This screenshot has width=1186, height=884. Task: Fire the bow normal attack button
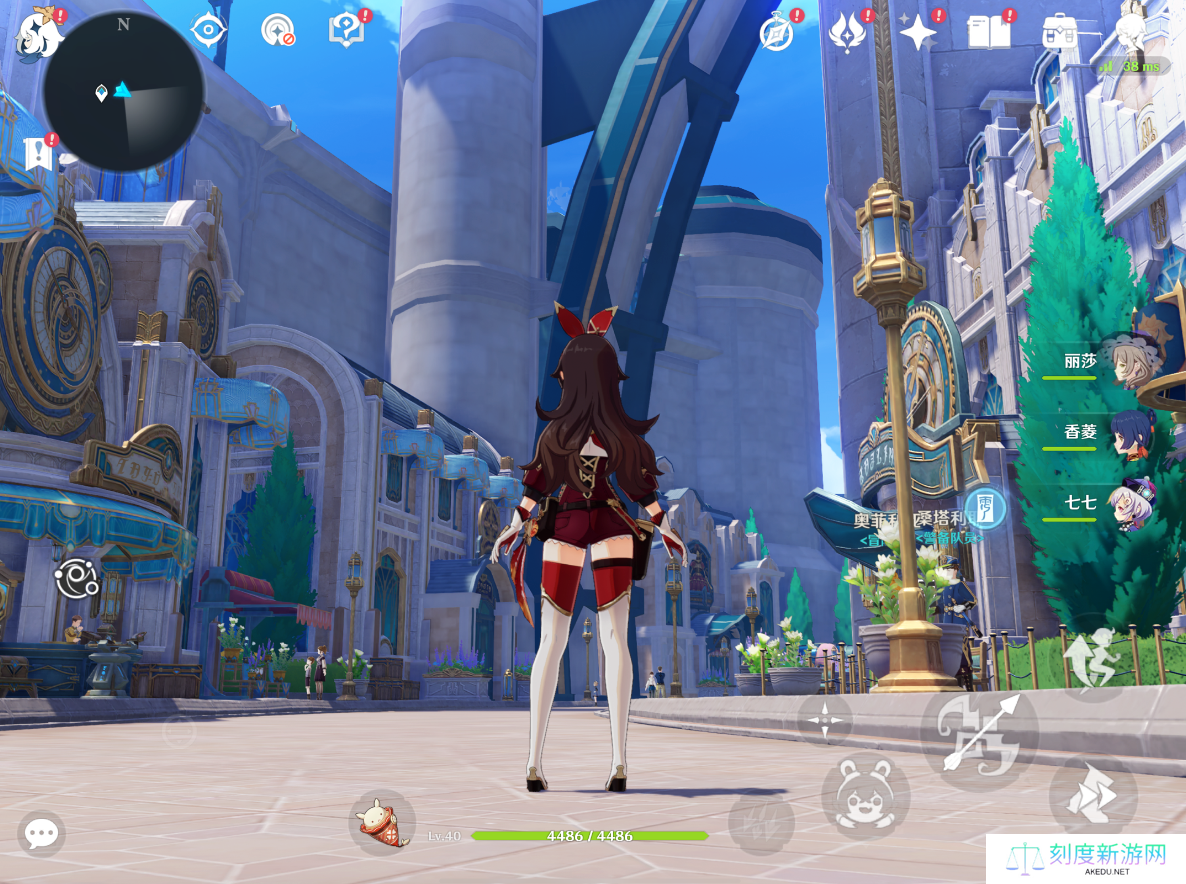(979, 734)
